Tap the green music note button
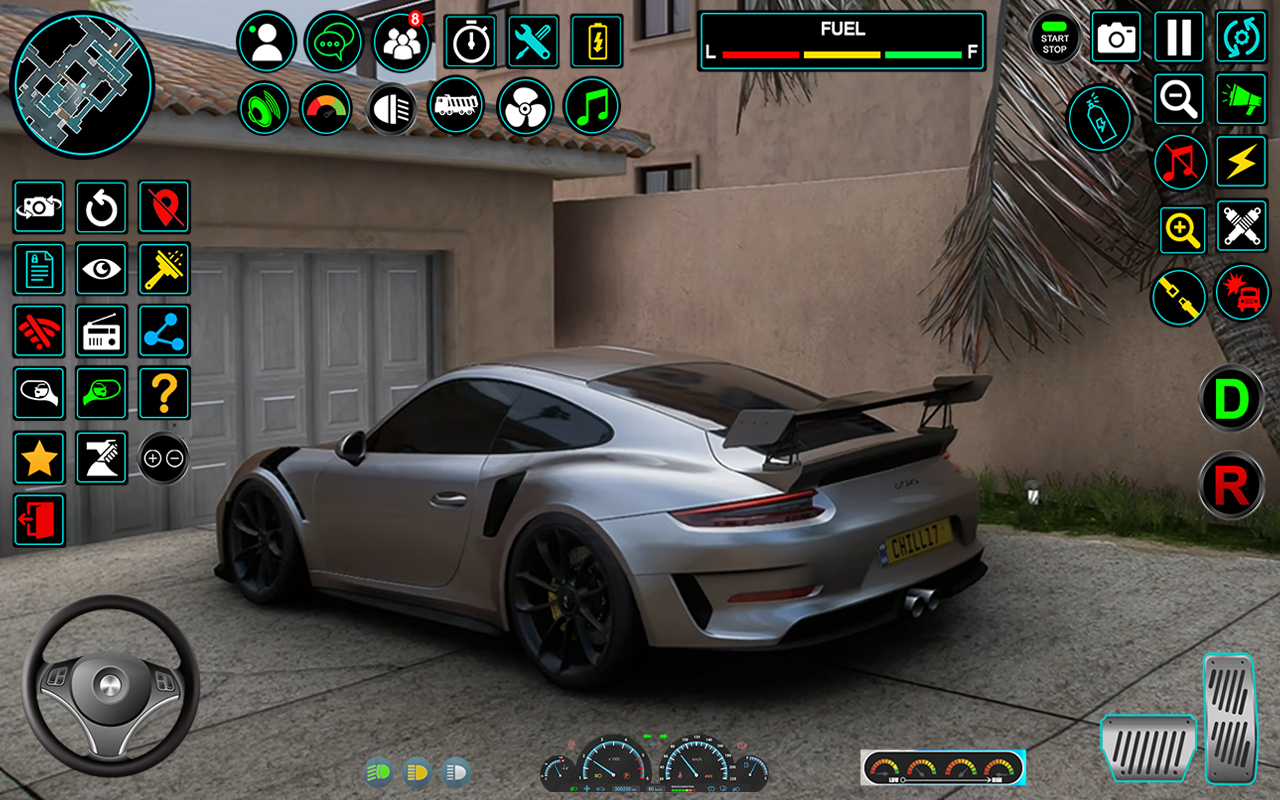1280x800 pixels. [x=592, y=107]
